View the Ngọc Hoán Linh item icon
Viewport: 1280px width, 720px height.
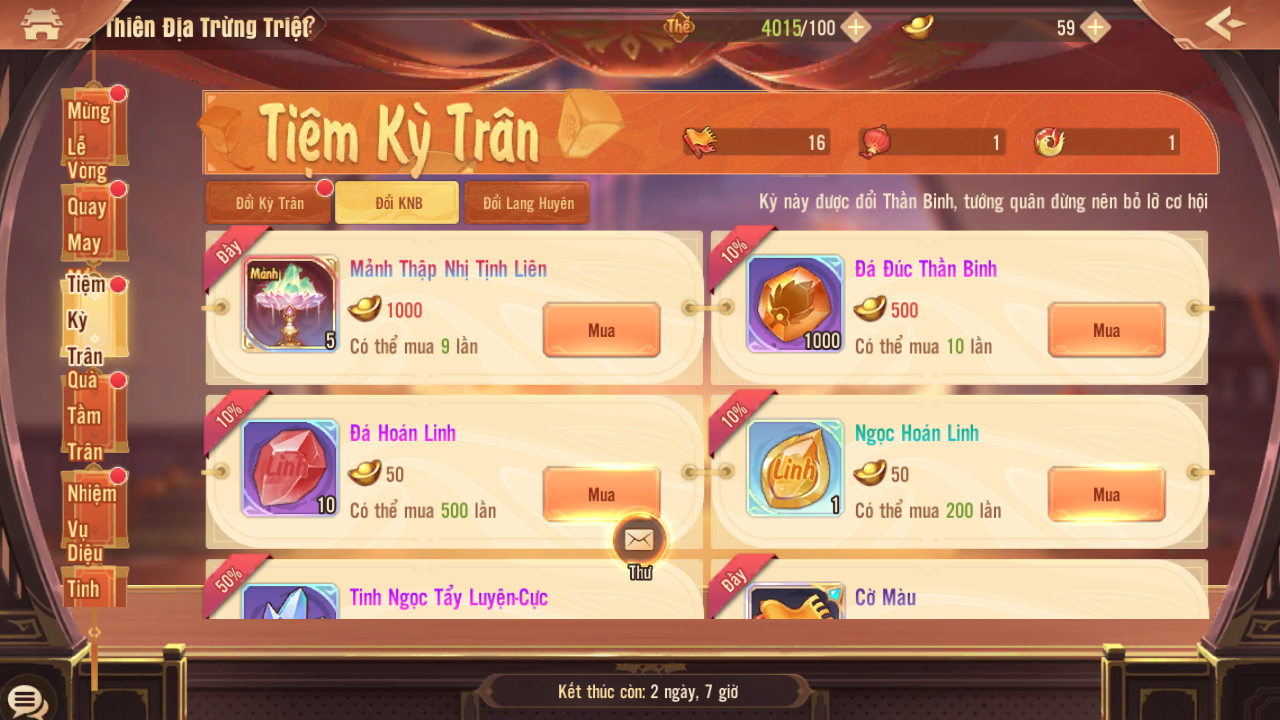795,468
